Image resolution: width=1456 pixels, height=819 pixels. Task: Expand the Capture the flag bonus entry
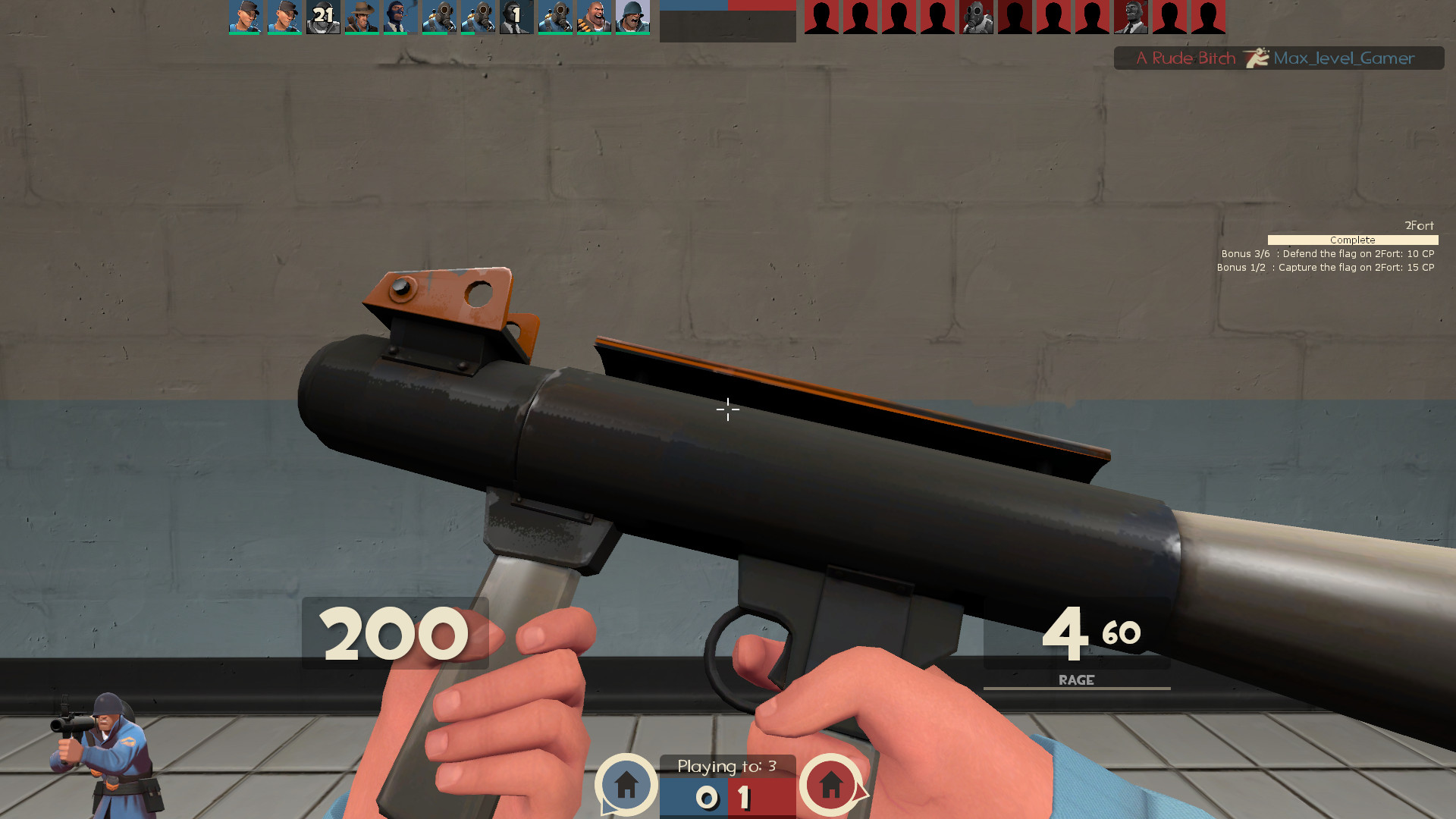click(x=1327, y=267)
